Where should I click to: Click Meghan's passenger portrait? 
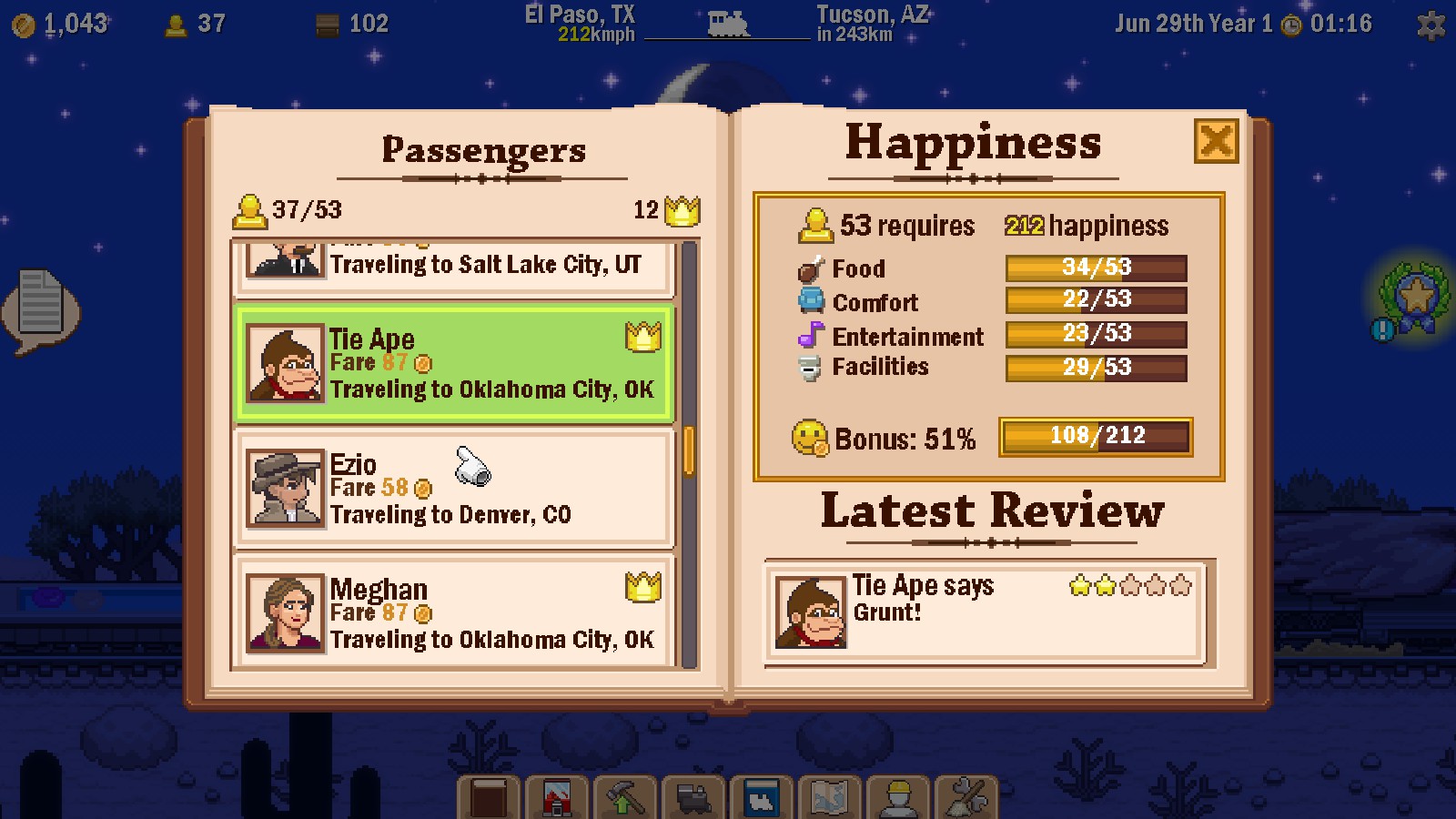pyautogui.click(x=285, y=612)
